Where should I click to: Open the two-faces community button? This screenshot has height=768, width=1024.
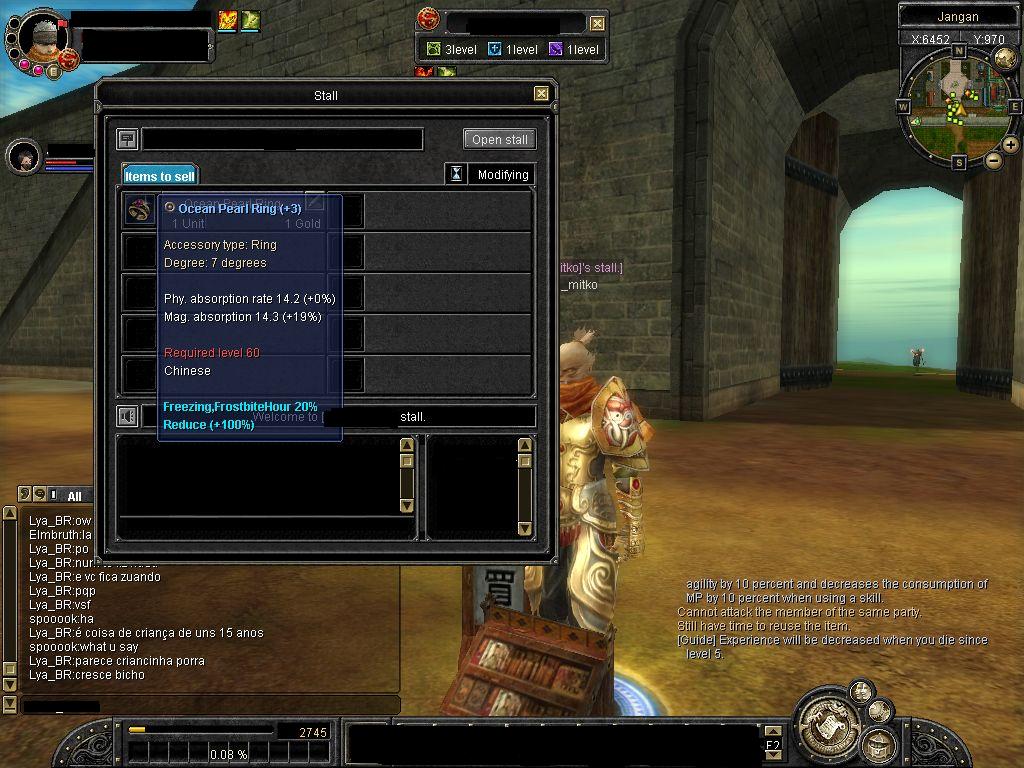(x=861, y=691)
